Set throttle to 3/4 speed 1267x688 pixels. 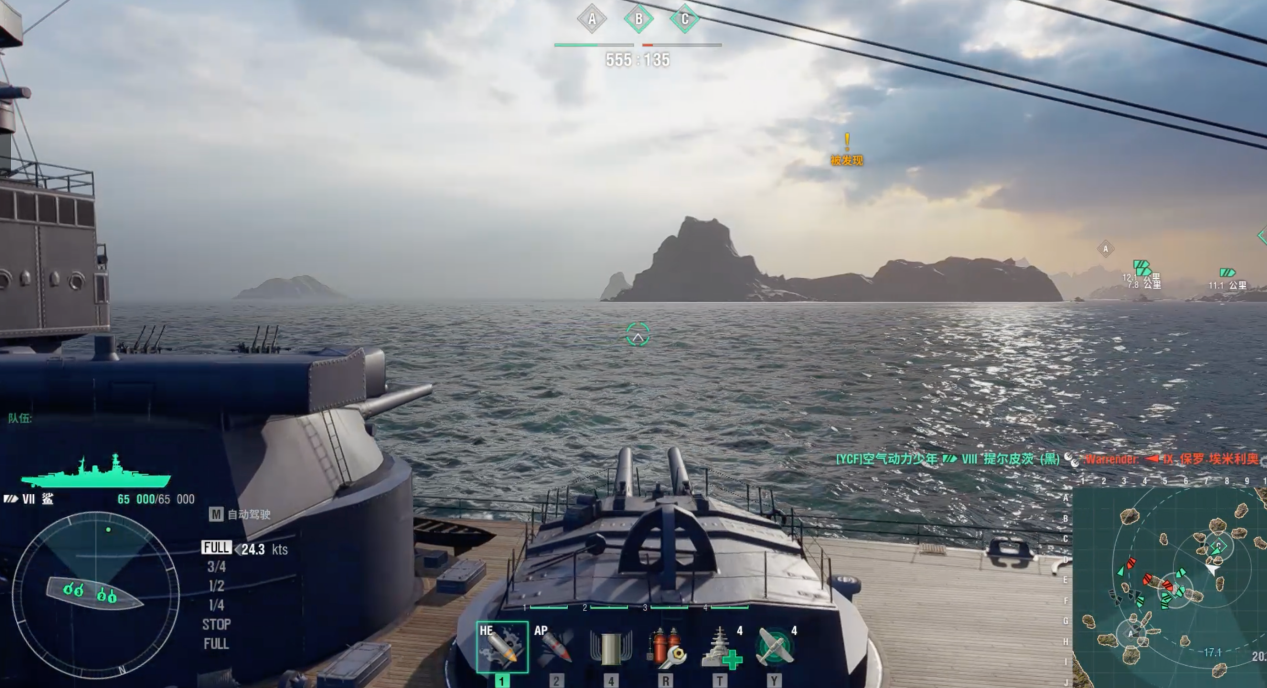tap(215, 567)
